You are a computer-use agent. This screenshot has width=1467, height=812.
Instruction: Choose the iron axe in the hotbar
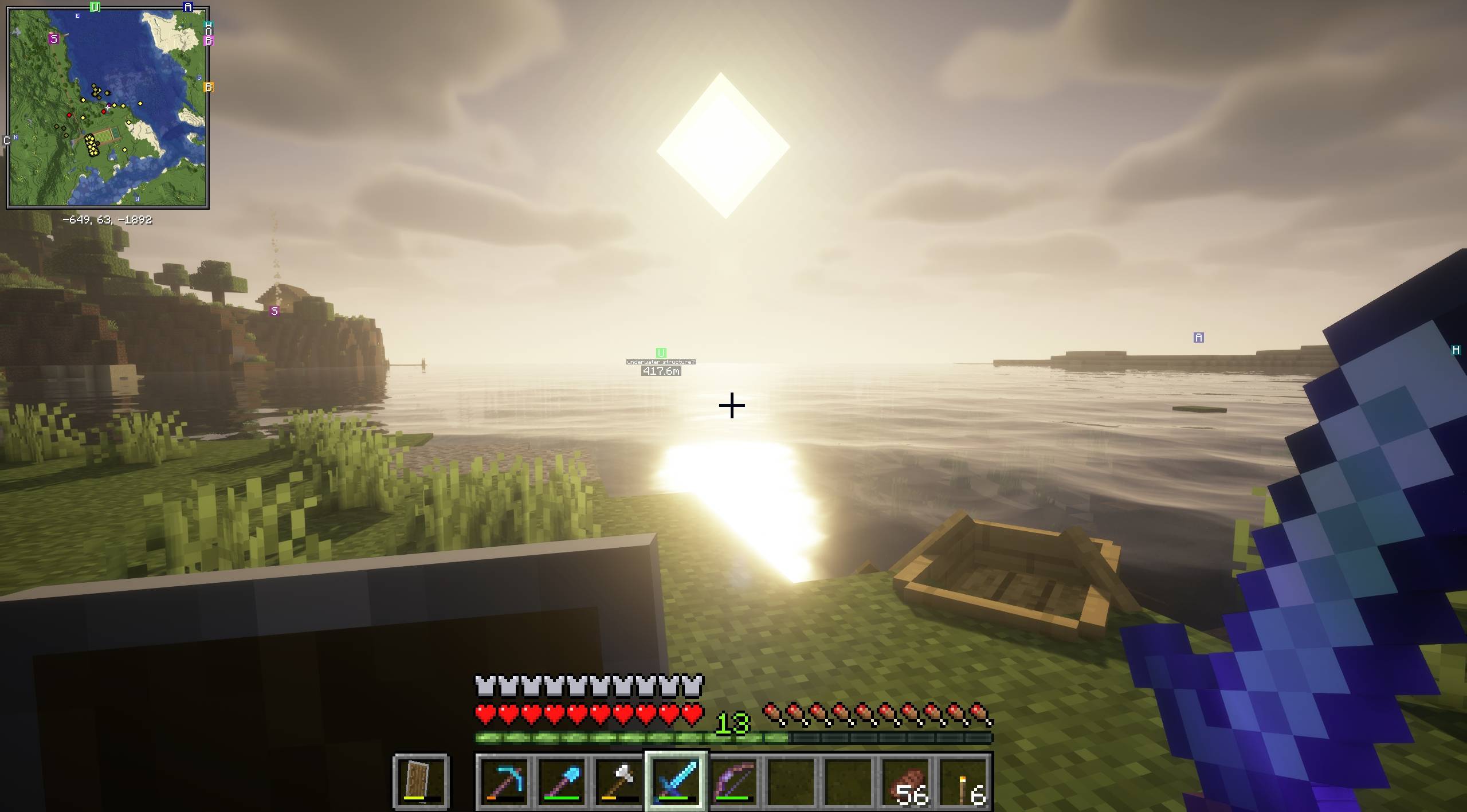620,780
